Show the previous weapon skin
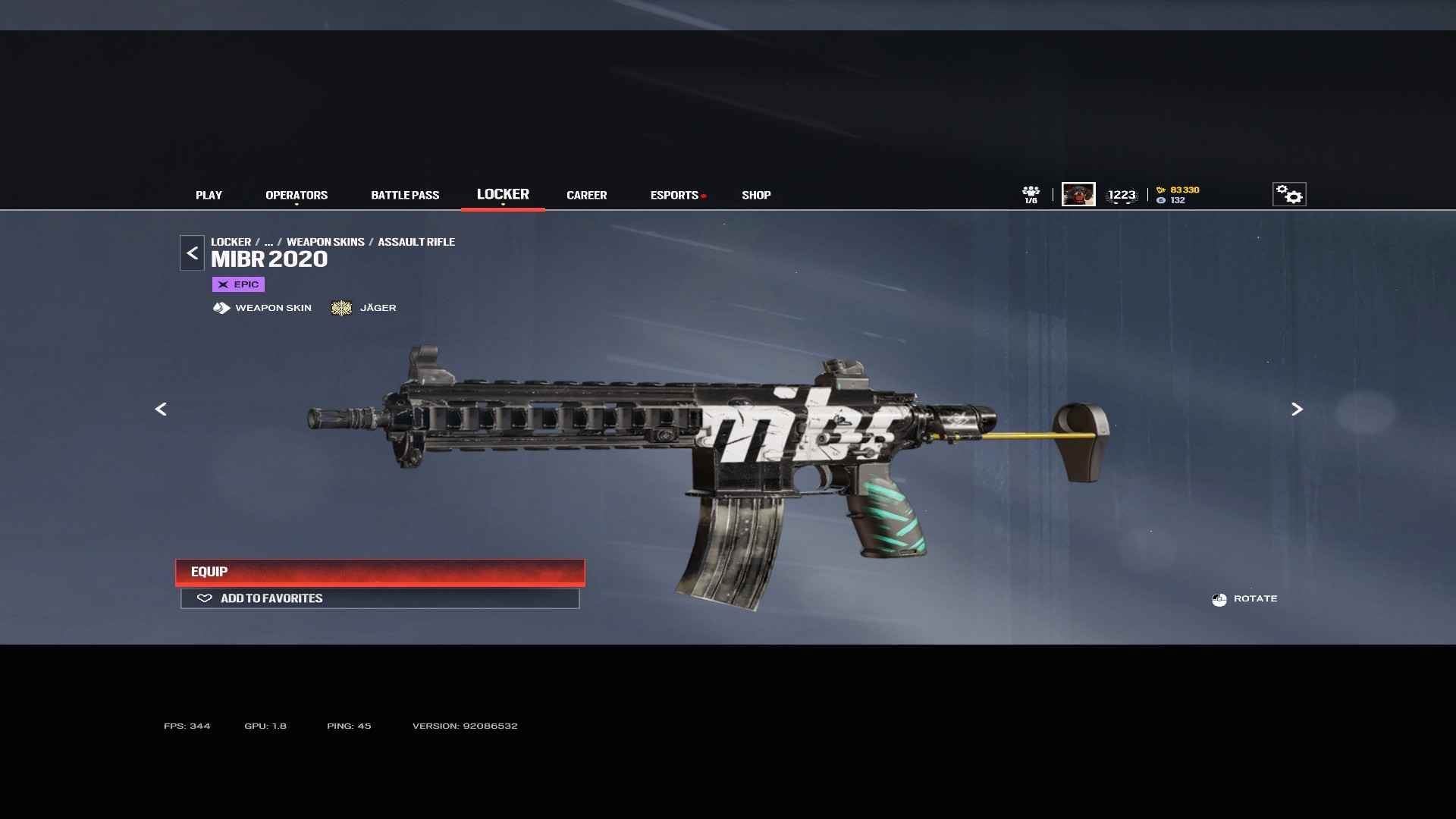This screenshot has width=1456, height=819. pyautogui.click(x=161, y=409)
